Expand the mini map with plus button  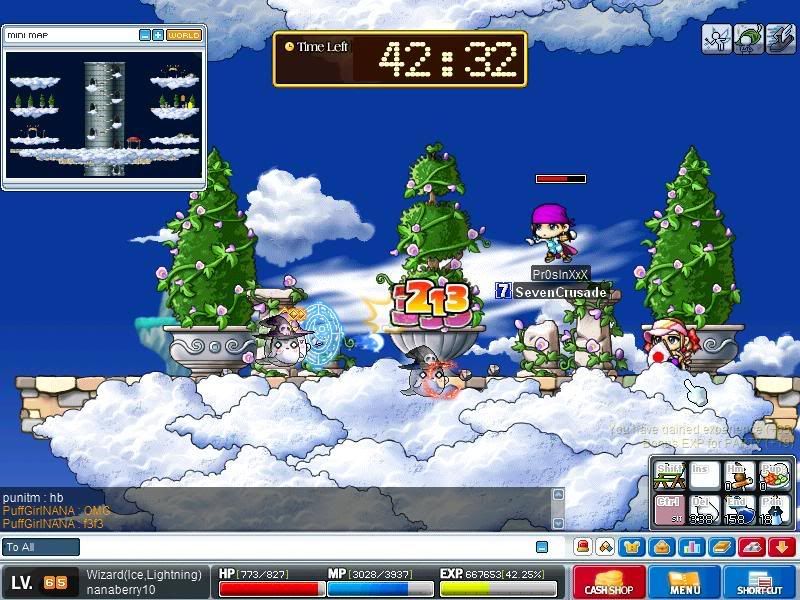158,35
